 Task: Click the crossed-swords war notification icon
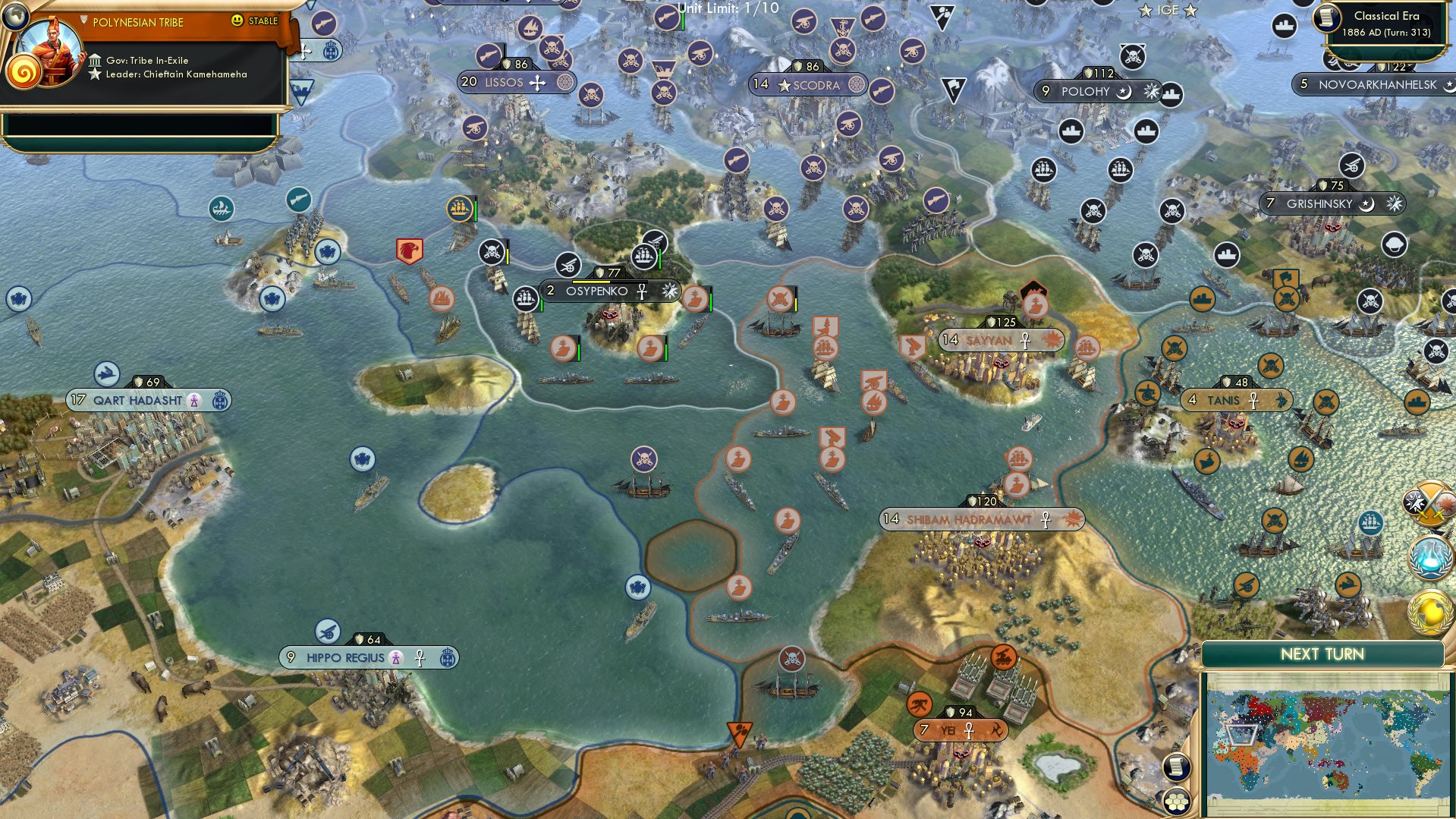pos(1429,502)
